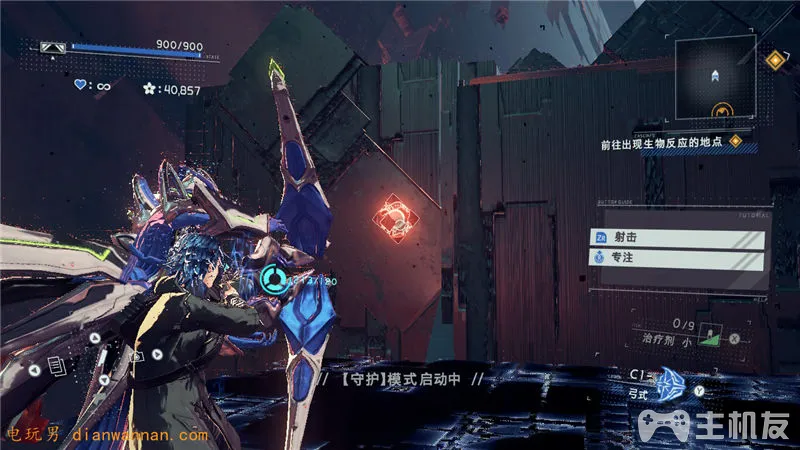This screenshot has width=800, height=450.
Task: Select the 弓式 Arrow Legion icon
Action: pyautogui.click(x=668, y=382)
